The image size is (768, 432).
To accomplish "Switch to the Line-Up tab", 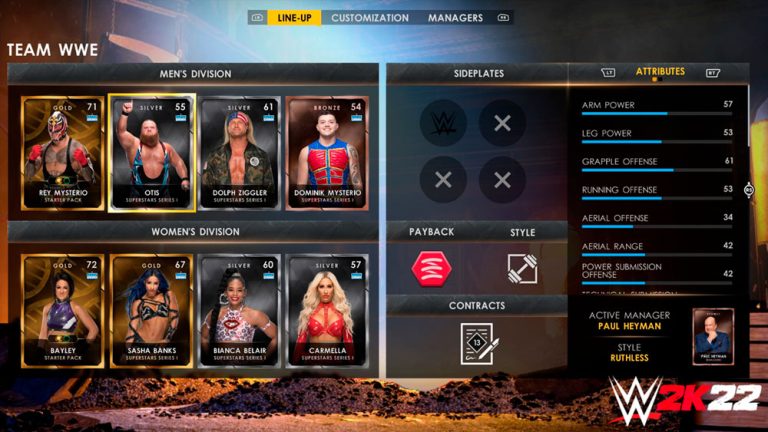I will point(294,18).
